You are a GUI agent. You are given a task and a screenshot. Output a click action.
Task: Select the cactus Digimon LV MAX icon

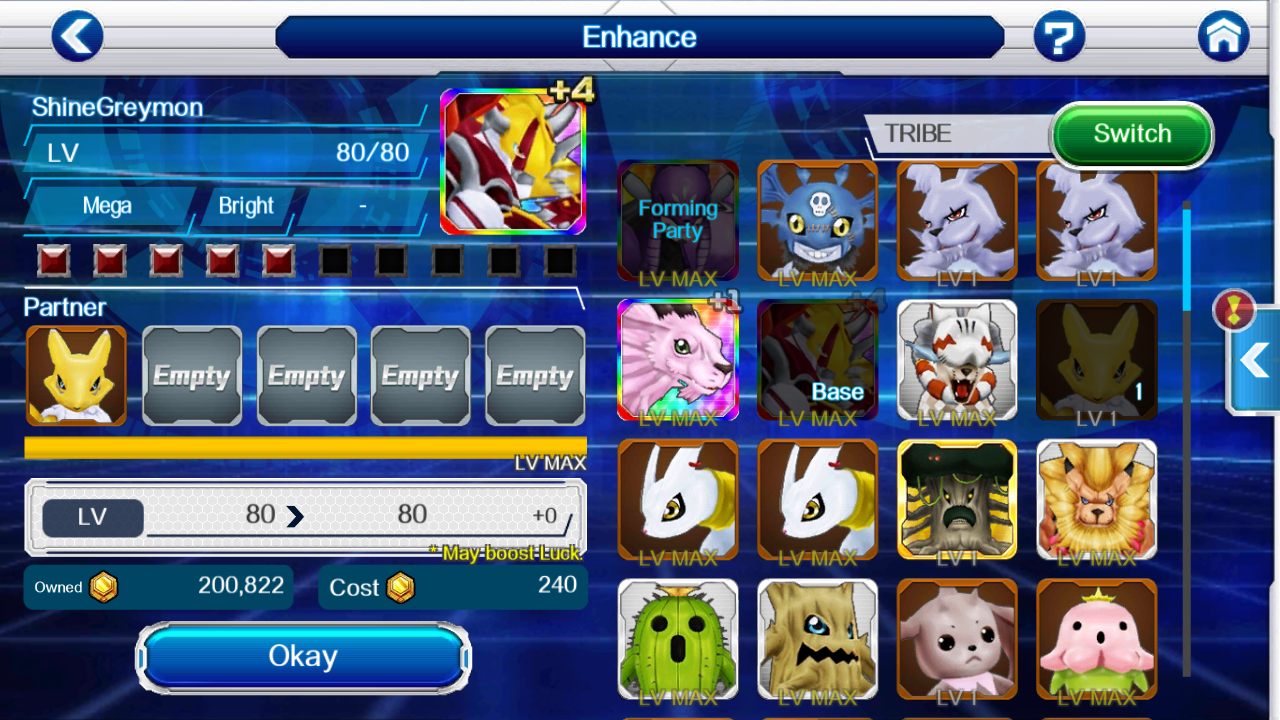pyautogui.click(x=678, y=638)
